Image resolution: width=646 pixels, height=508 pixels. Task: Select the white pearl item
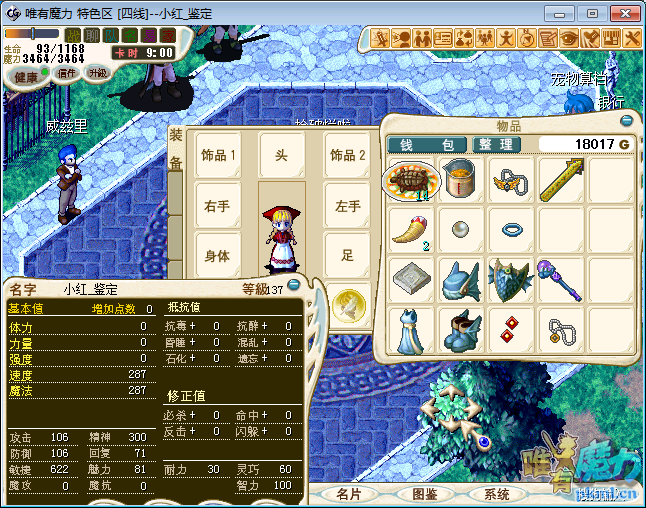pyautogui.click(x=461, y=231)
